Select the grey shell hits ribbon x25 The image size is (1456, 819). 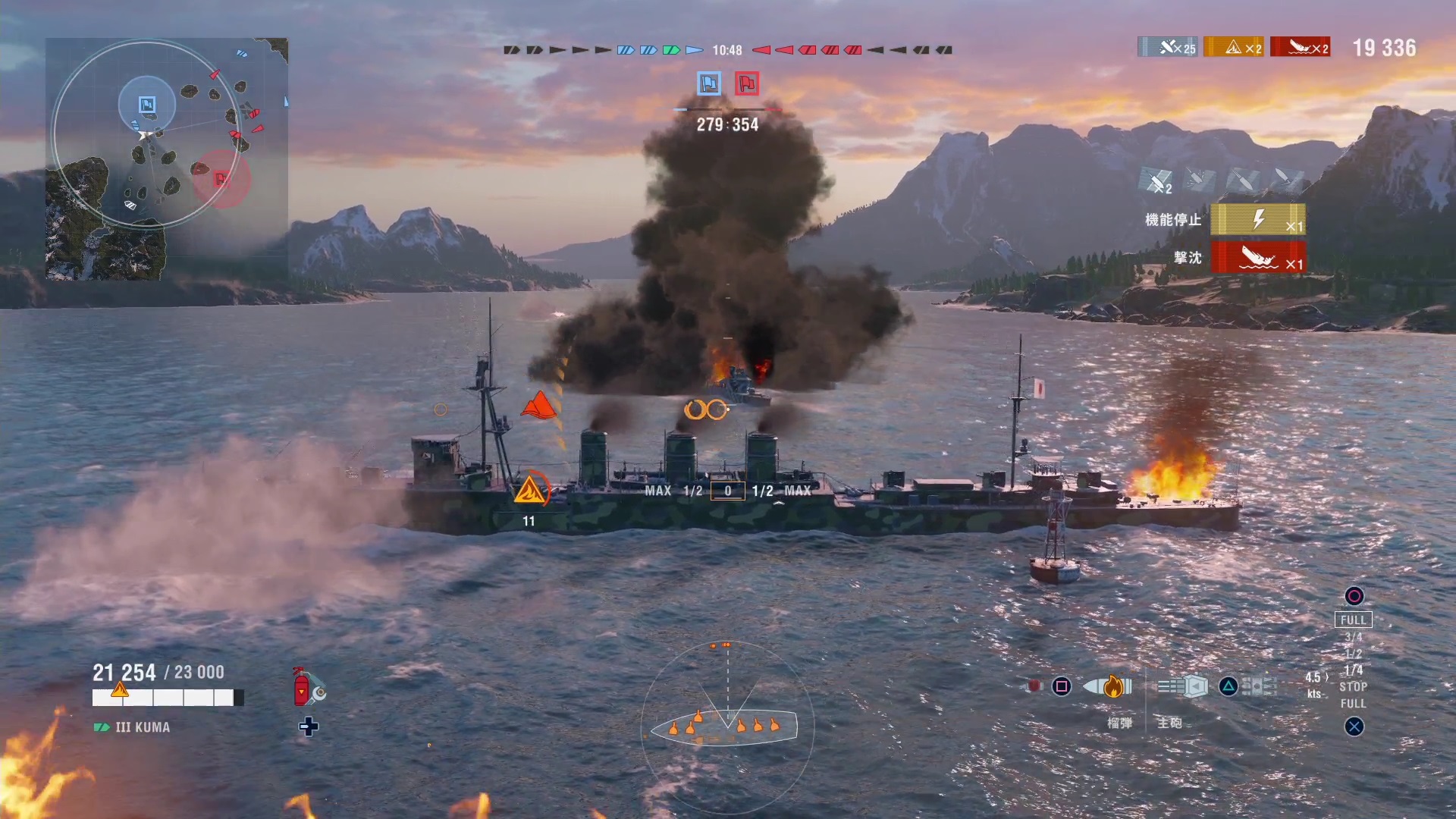pyautogui.click(x=1167, y=48)
